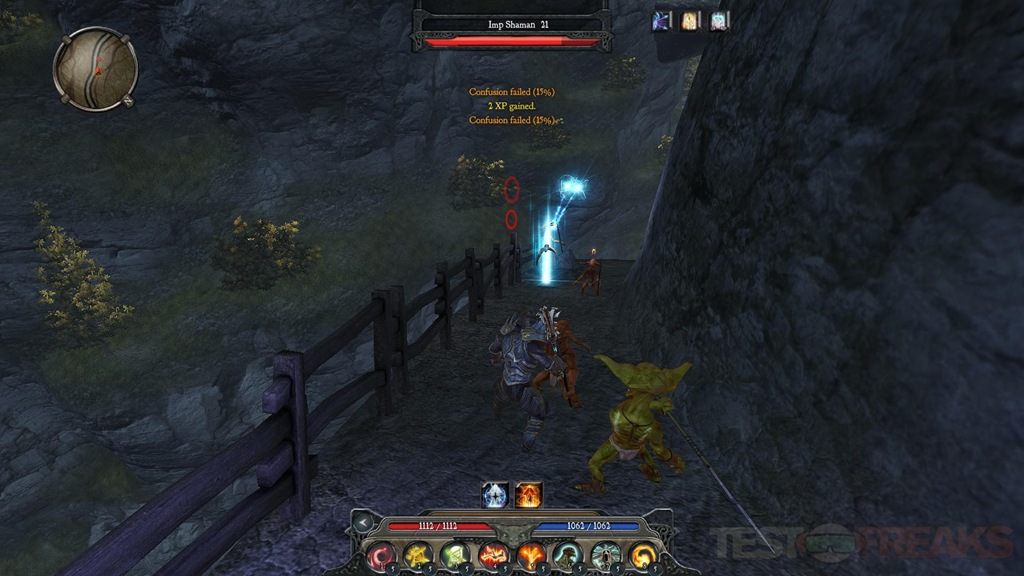Inspect the pale teal status effect icon
Viewport: 1024px width, 576px height.
pyautogui.click(x=719, y=20)
